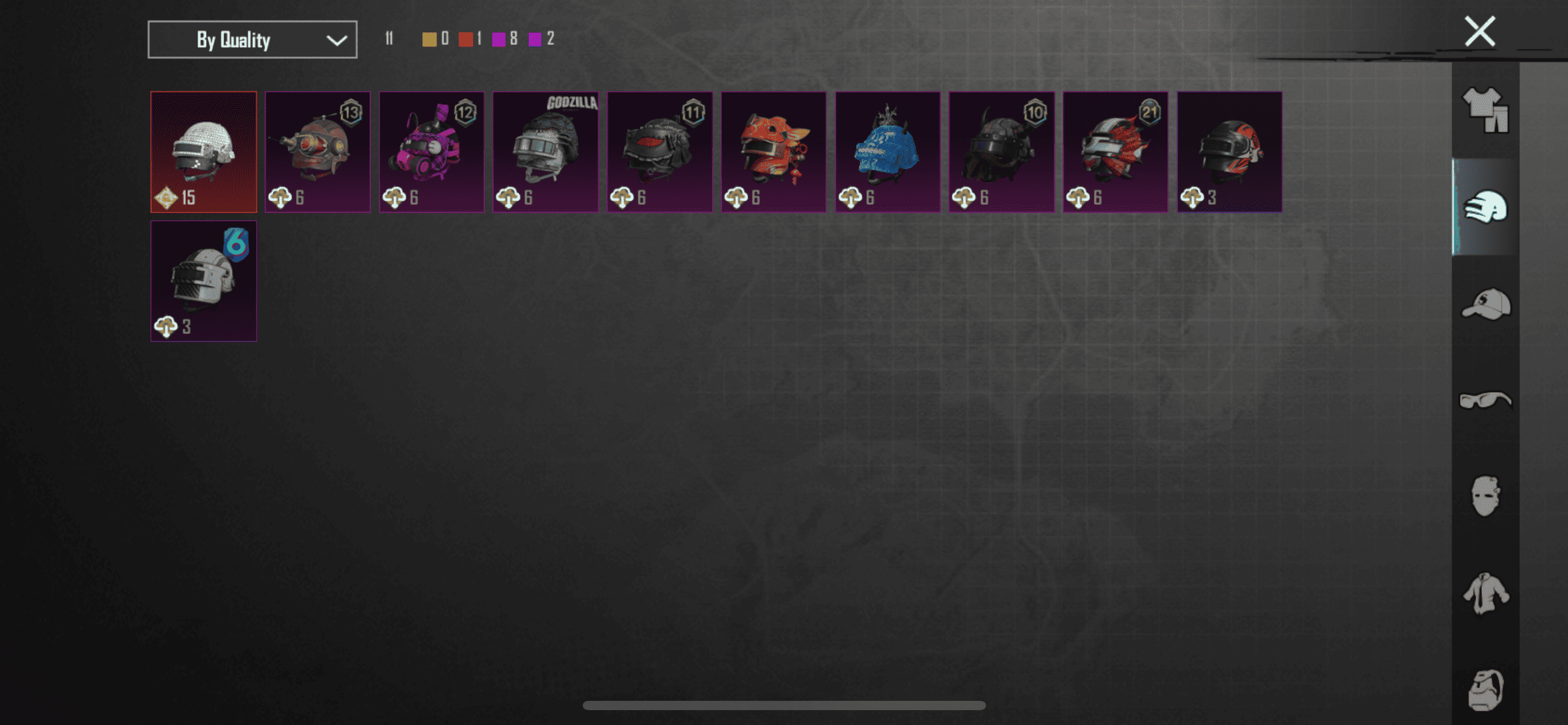1568x725 pixels.
Task: Choose the black and red striped helmet
Action: point(1229,152)
